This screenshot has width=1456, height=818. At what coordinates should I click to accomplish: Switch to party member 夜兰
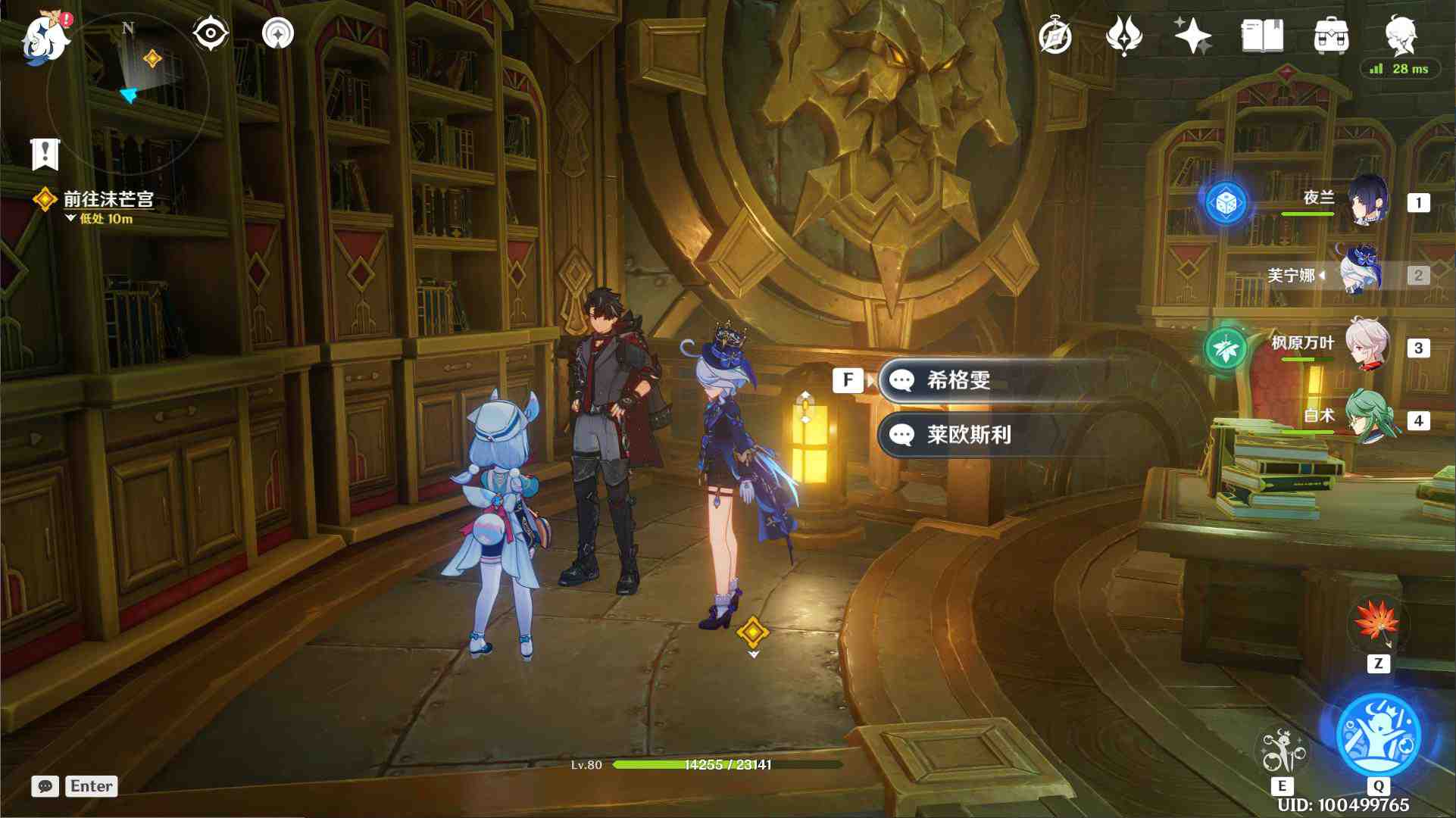pyautogui.click(x=1368, y=201)
